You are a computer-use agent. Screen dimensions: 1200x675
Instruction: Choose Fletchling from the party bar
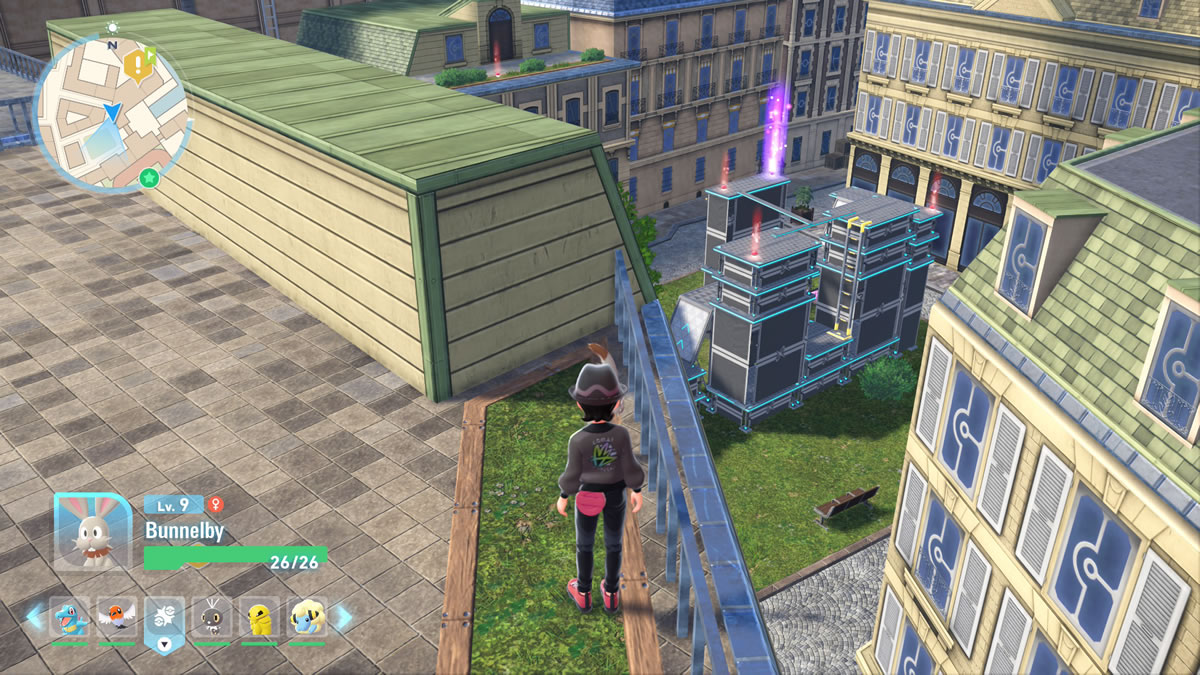click(x=117, y=617)
